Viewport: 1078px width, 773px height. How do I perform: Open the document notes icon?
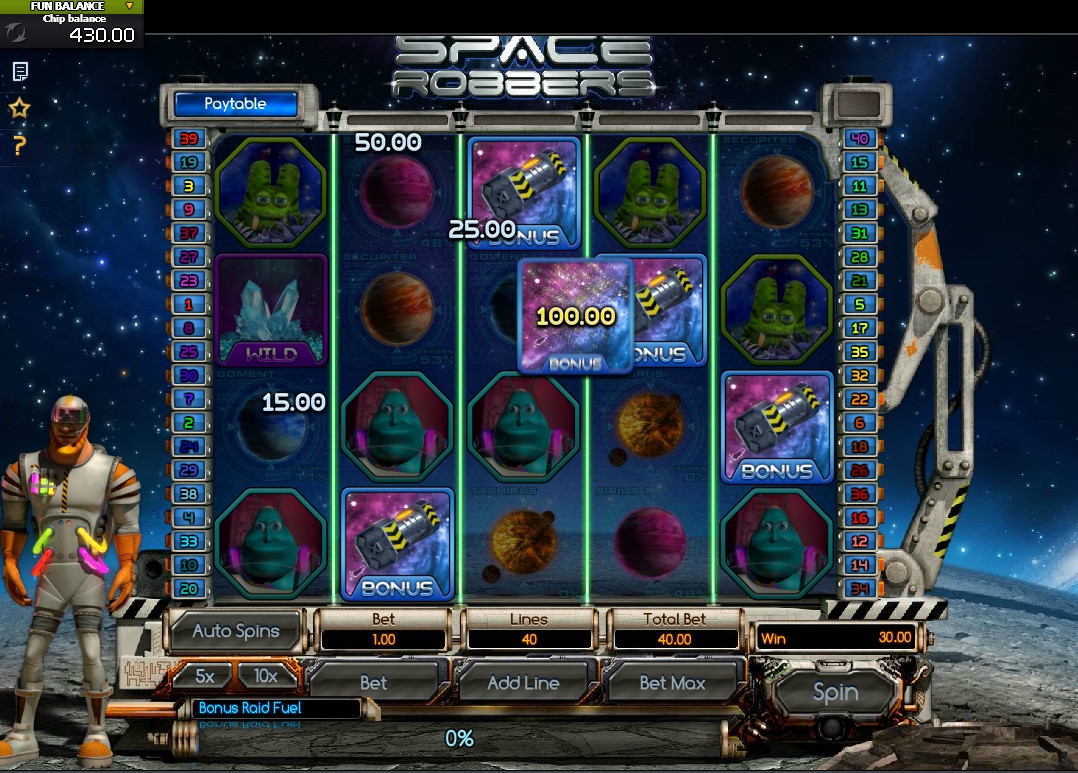(19, 72)
